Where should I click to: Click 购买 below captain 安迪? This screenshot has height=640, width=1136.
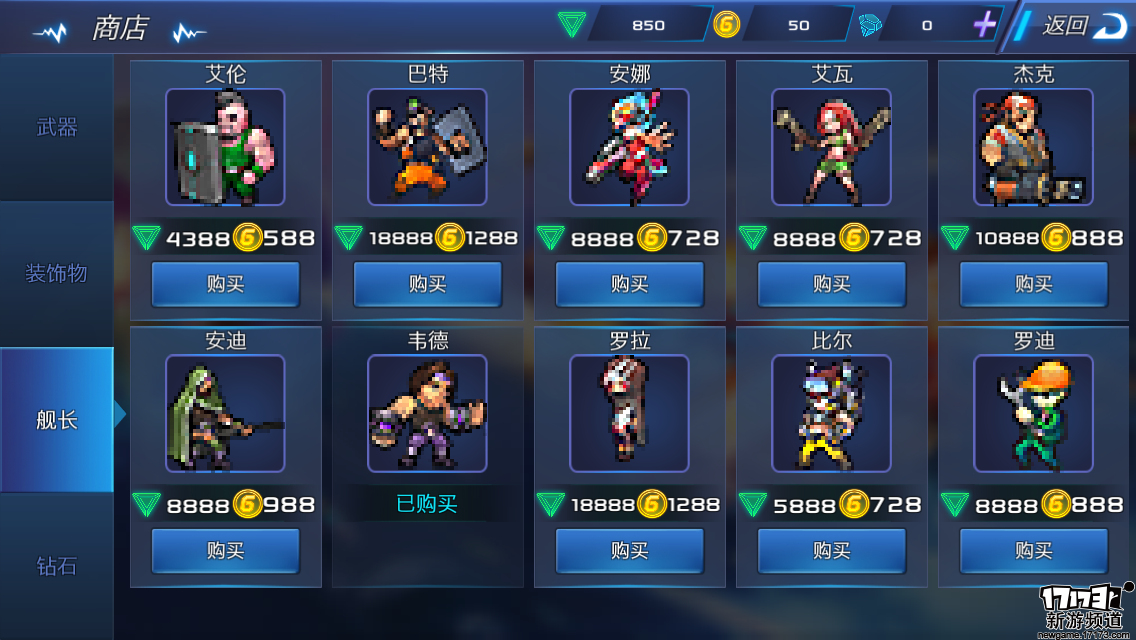[225, 550]
